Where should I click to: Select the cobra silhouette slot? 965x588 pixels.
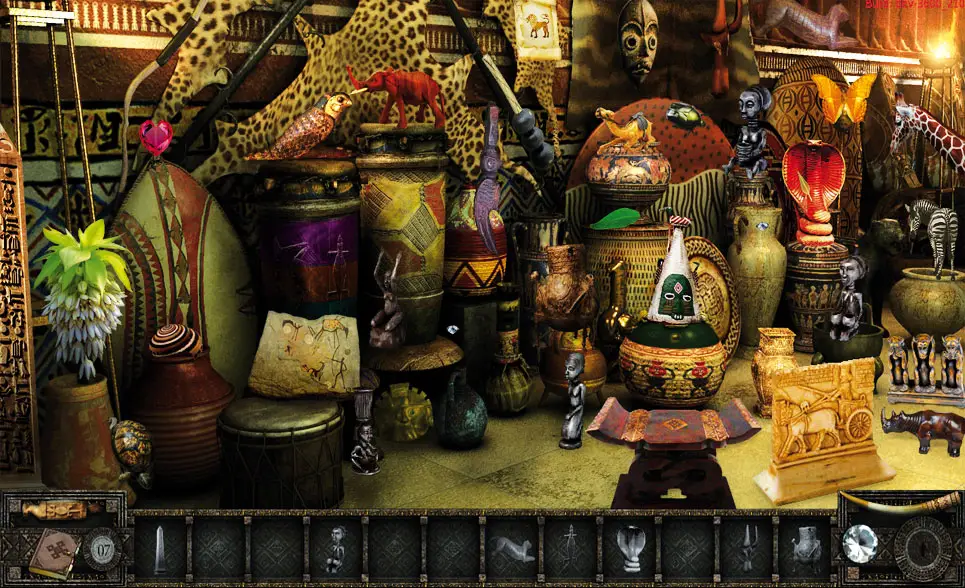tap(632, 549)
